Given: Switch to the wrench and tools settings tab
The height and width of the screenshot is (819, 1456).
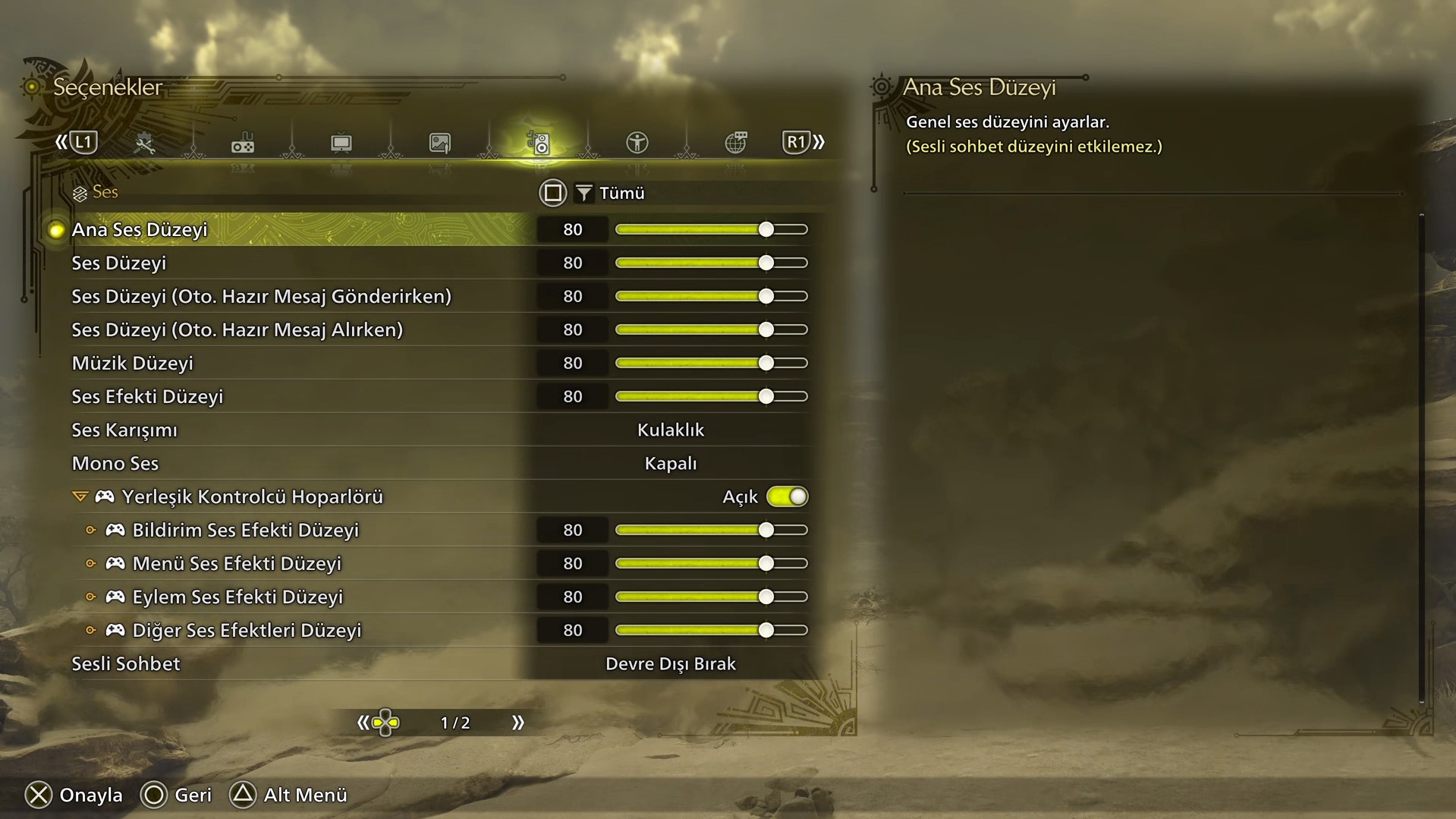Looking at the screenshot, I should [x=144, y=143].
